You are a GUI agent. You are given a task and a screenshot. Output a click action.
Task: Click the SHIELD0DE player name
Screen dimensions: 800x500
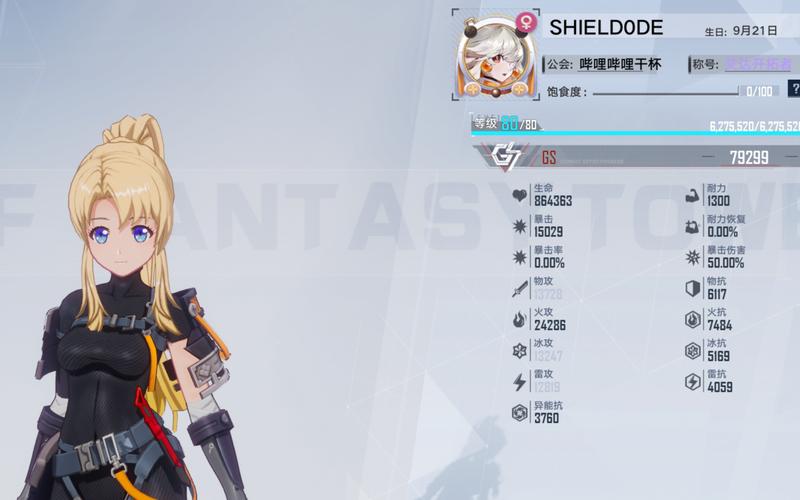click(x=606, y=28)
